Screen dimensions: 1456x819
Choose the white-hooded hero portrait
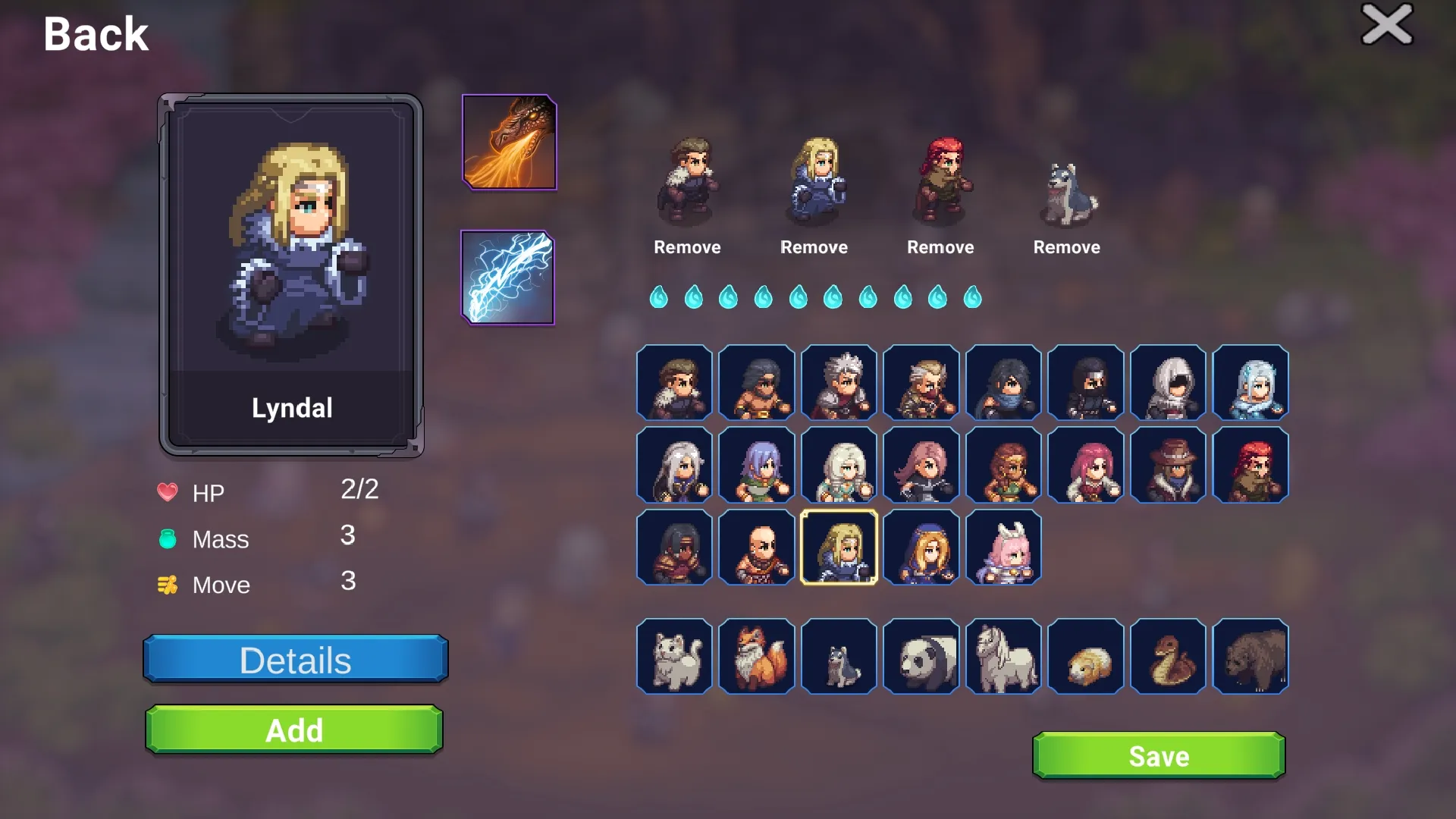[x=1168, y=383]
